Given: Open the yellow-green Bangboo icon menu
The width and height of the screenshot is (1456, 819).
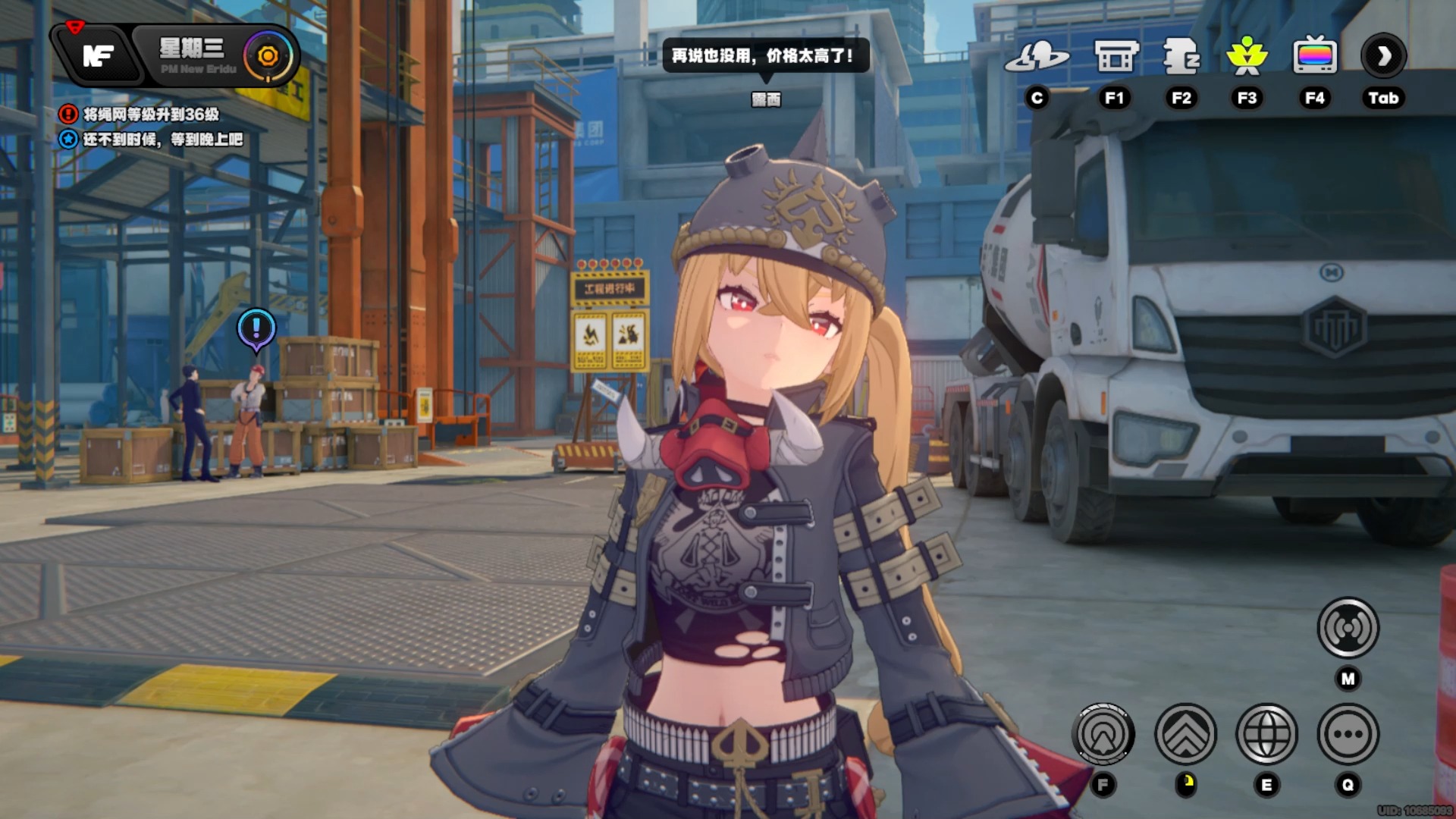Looking at the screenshot, I should (x=1247, y=57).
